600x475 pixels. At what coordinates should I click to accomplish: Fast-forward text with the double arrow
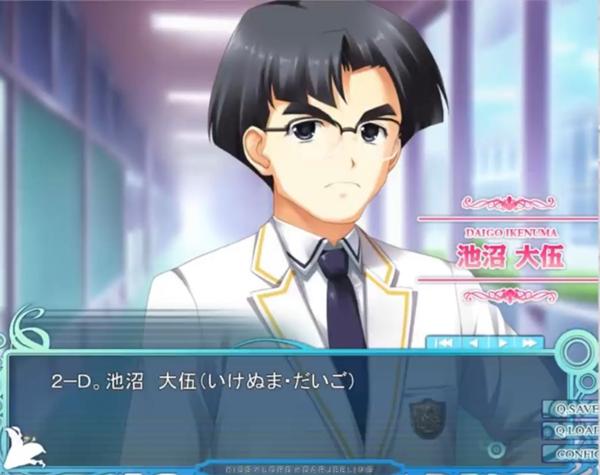coord(530,343)
